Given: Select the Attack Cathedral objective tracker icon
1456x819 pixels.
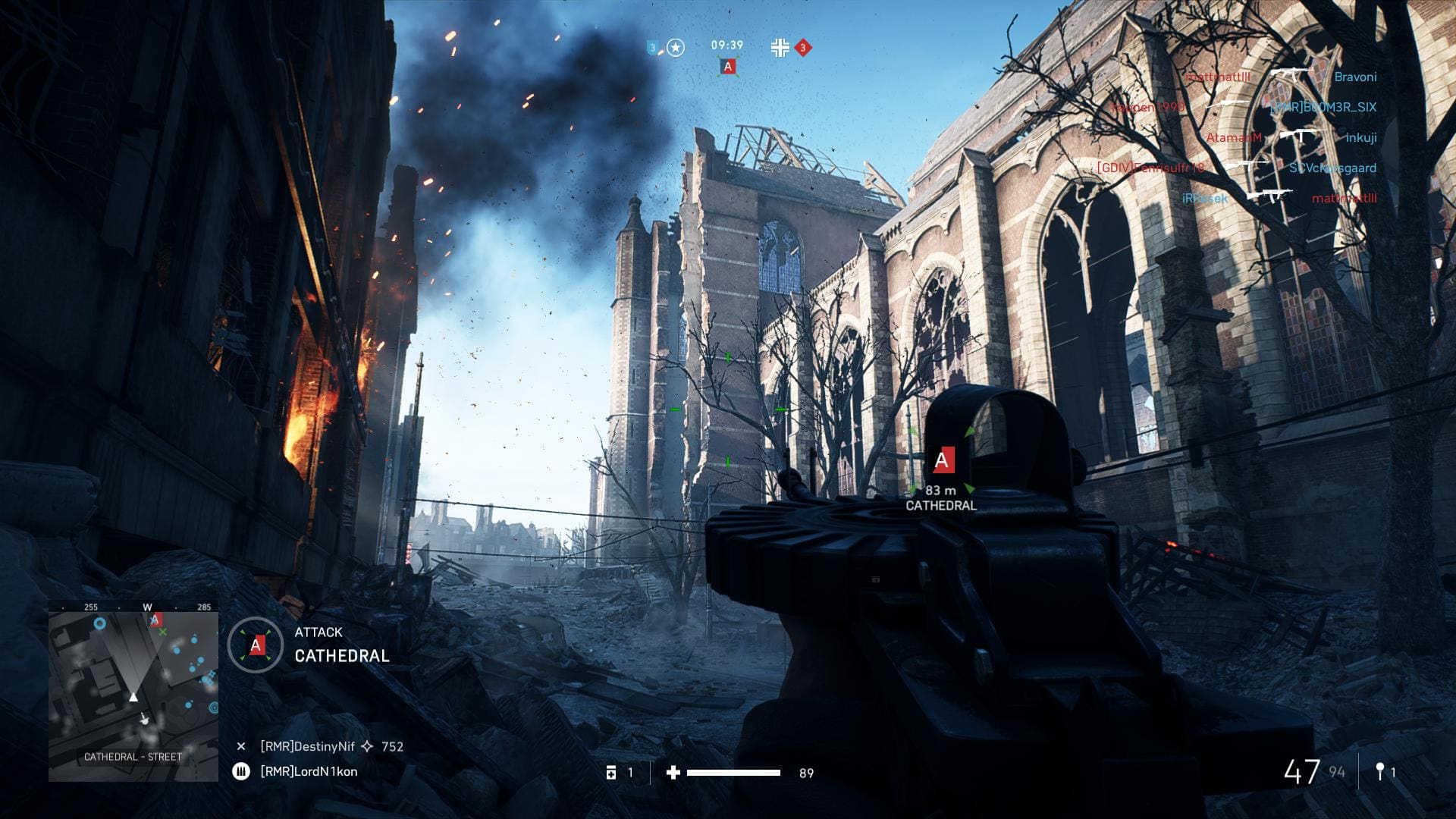Looking at the screenshot, I should click(256, 645).
